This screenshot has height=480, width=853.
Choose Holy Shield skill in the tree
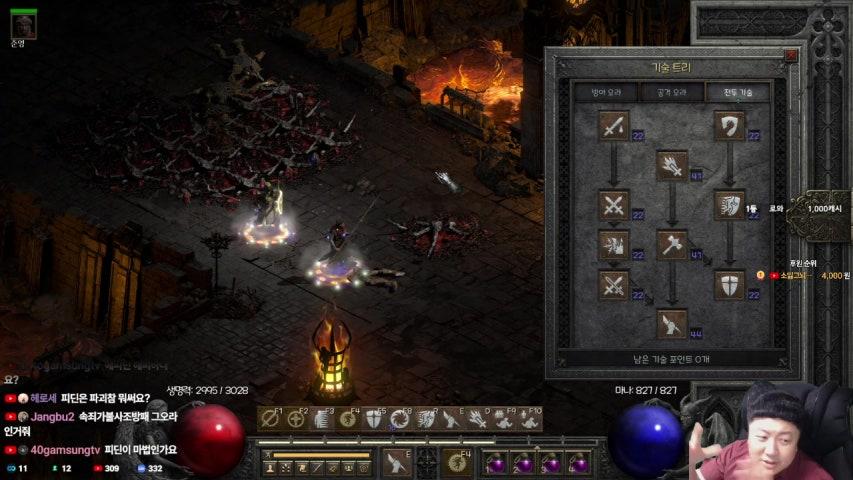click(x=730, y=285)
